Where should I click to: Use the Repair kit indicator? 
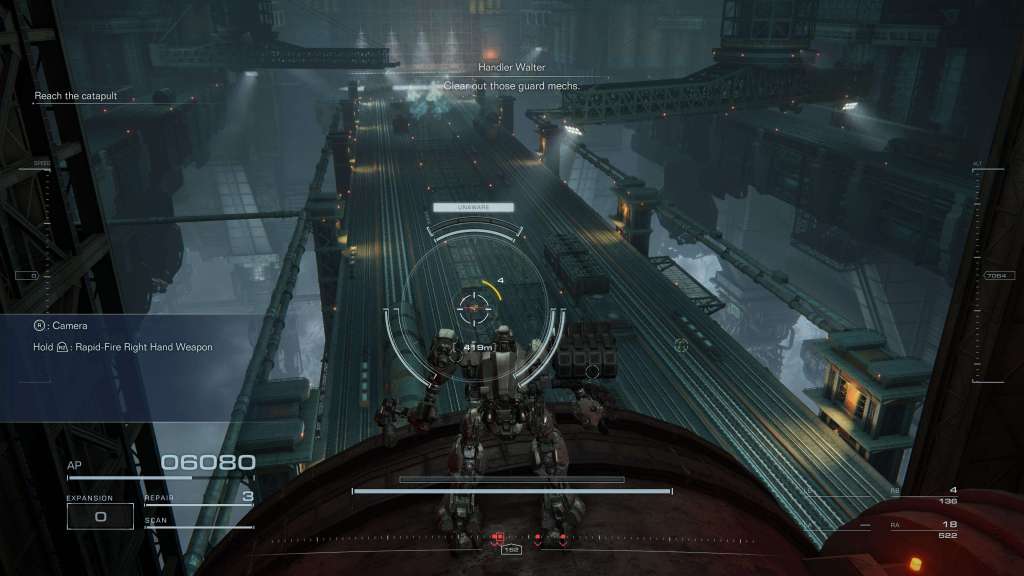(199, 497)
